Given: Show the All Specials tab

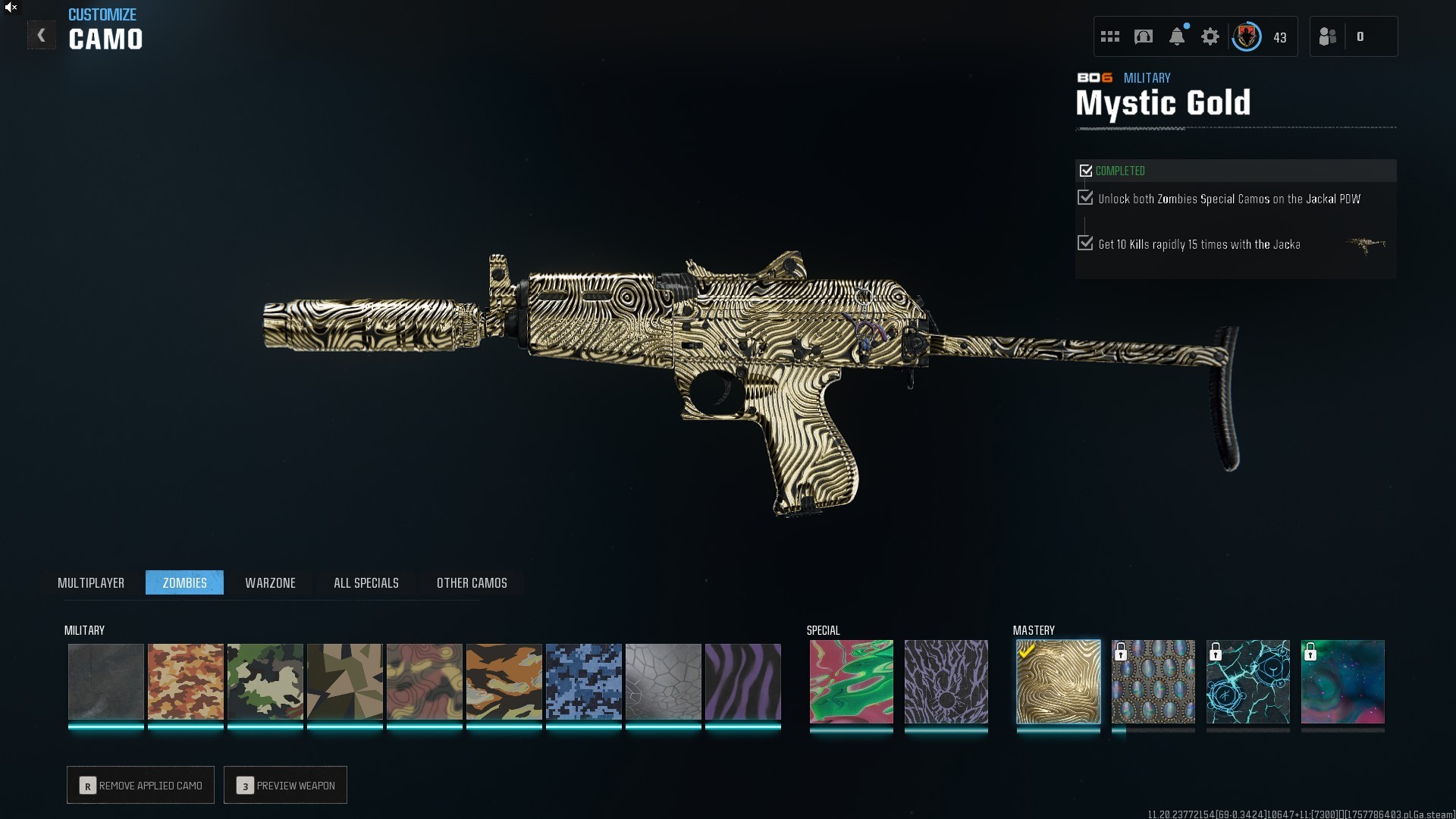Looking at the screenshot, I should pos(366,582).
